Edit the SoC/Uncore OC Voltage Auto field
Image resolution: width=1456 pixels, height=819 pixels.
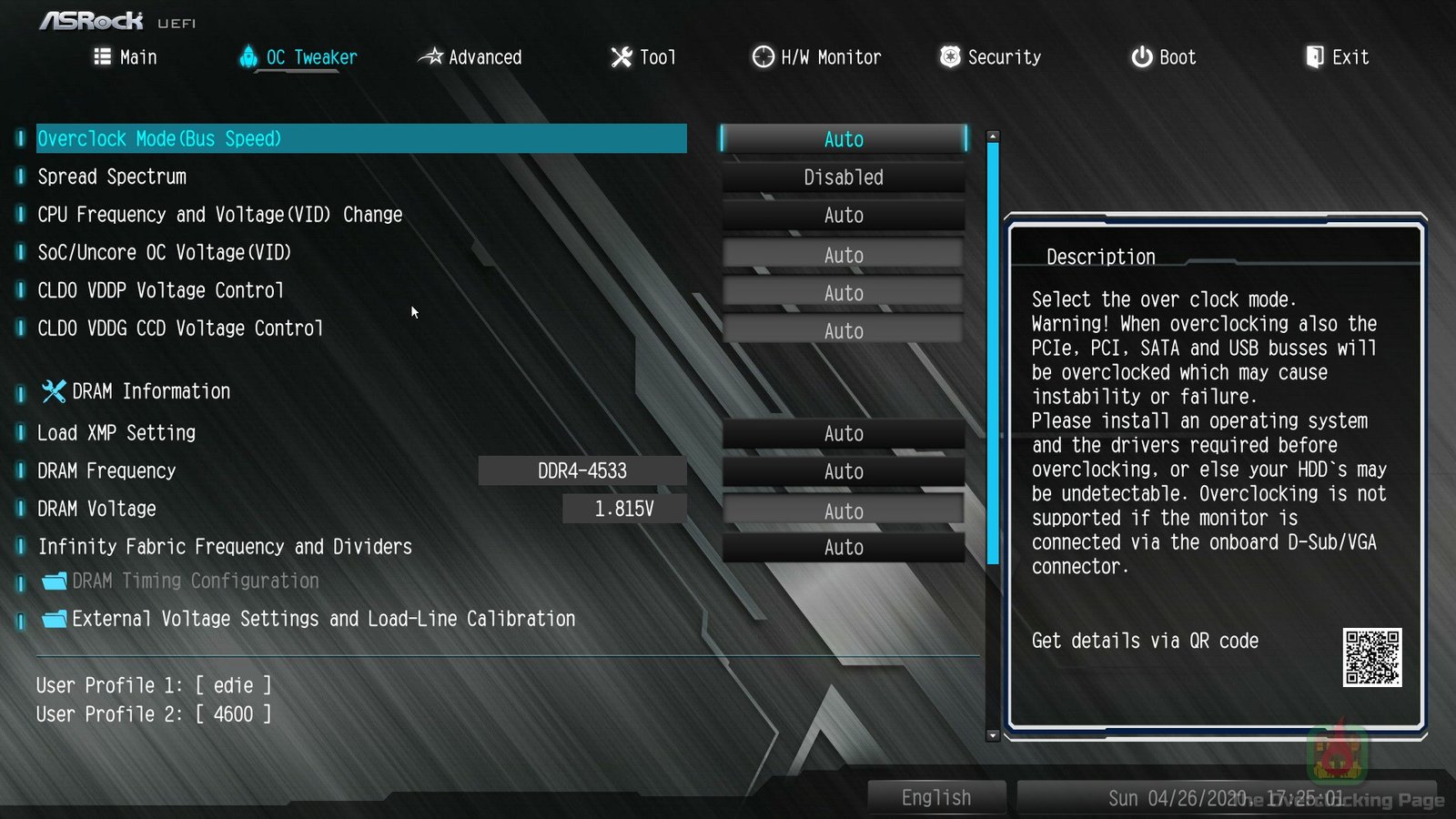coord(844,256)
